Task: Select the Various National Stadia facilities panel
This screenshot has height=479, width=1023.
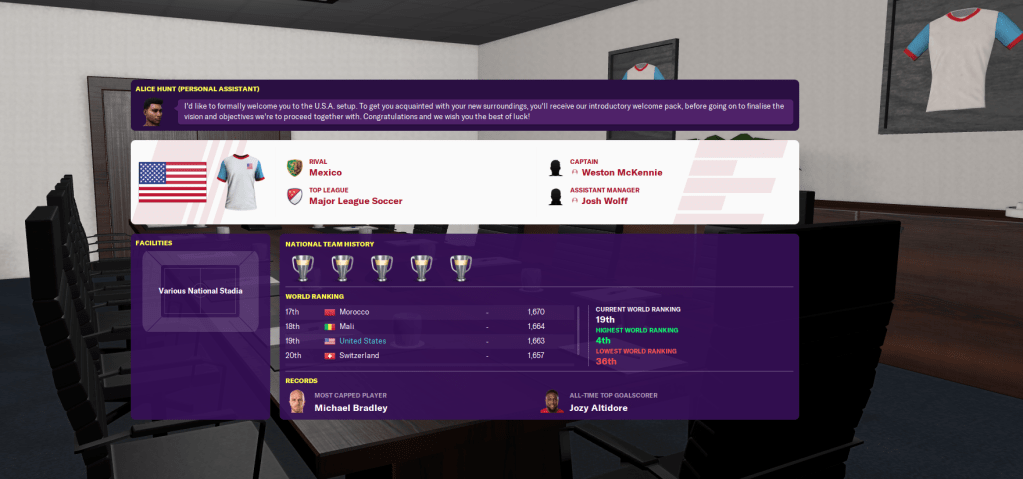Action: (x=200, y=291)
